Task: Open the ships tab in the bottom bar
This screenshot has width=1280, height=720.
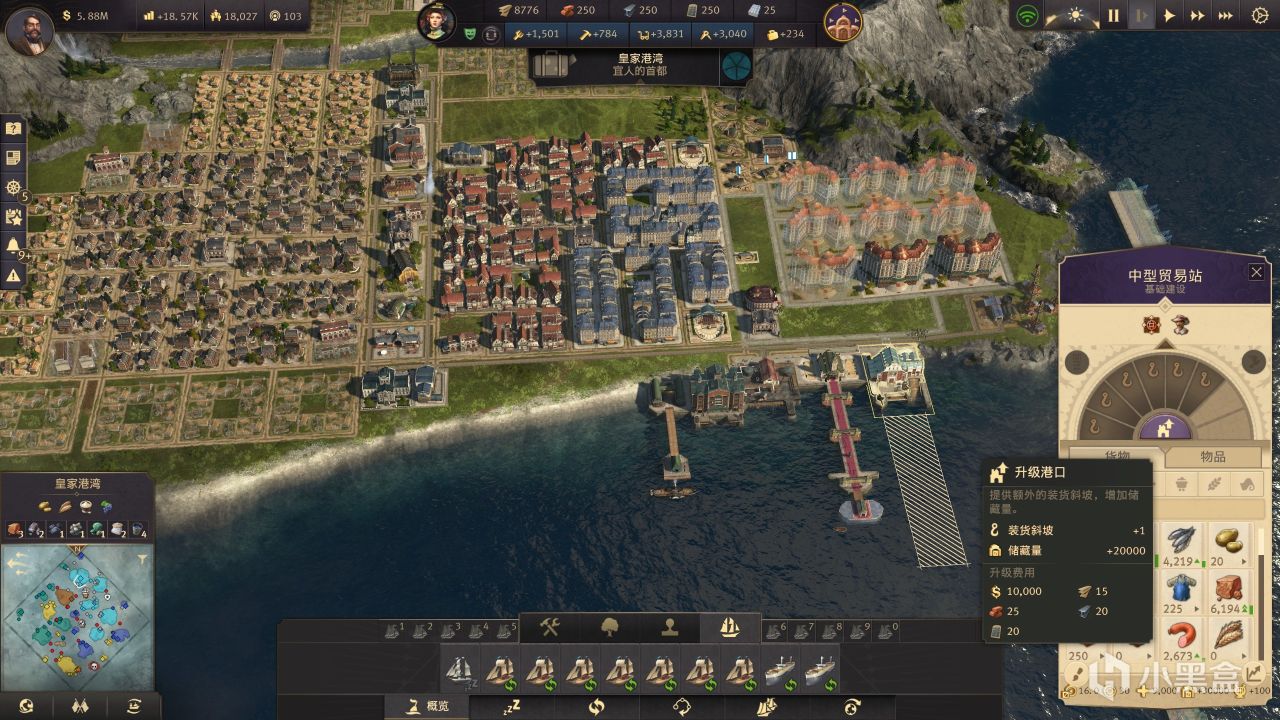Action: pyautogui.click(x=729, y=627)
